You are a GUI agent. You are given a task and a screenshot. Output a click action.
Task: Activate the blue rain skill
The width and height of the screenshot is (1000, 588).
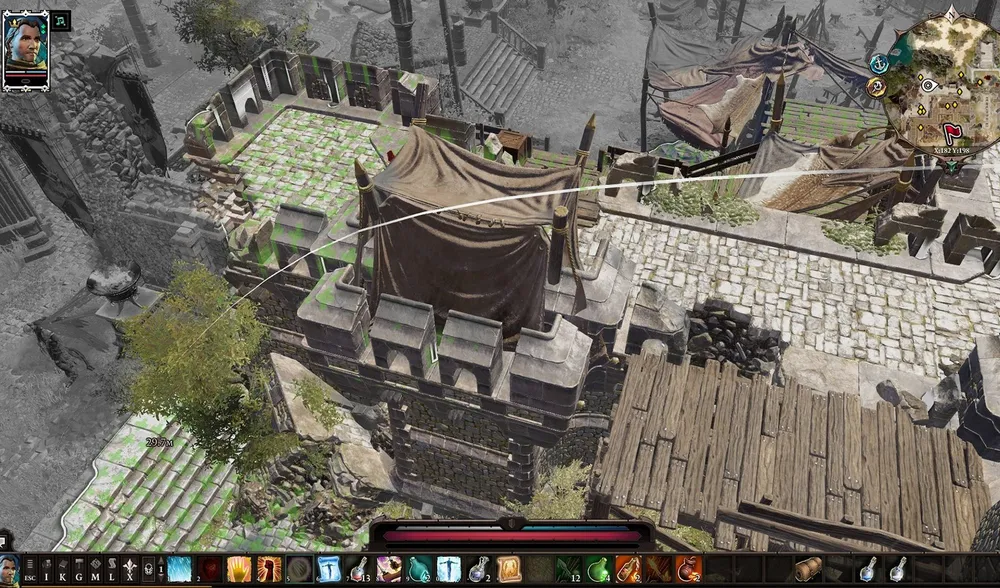(x=179, y=570)
